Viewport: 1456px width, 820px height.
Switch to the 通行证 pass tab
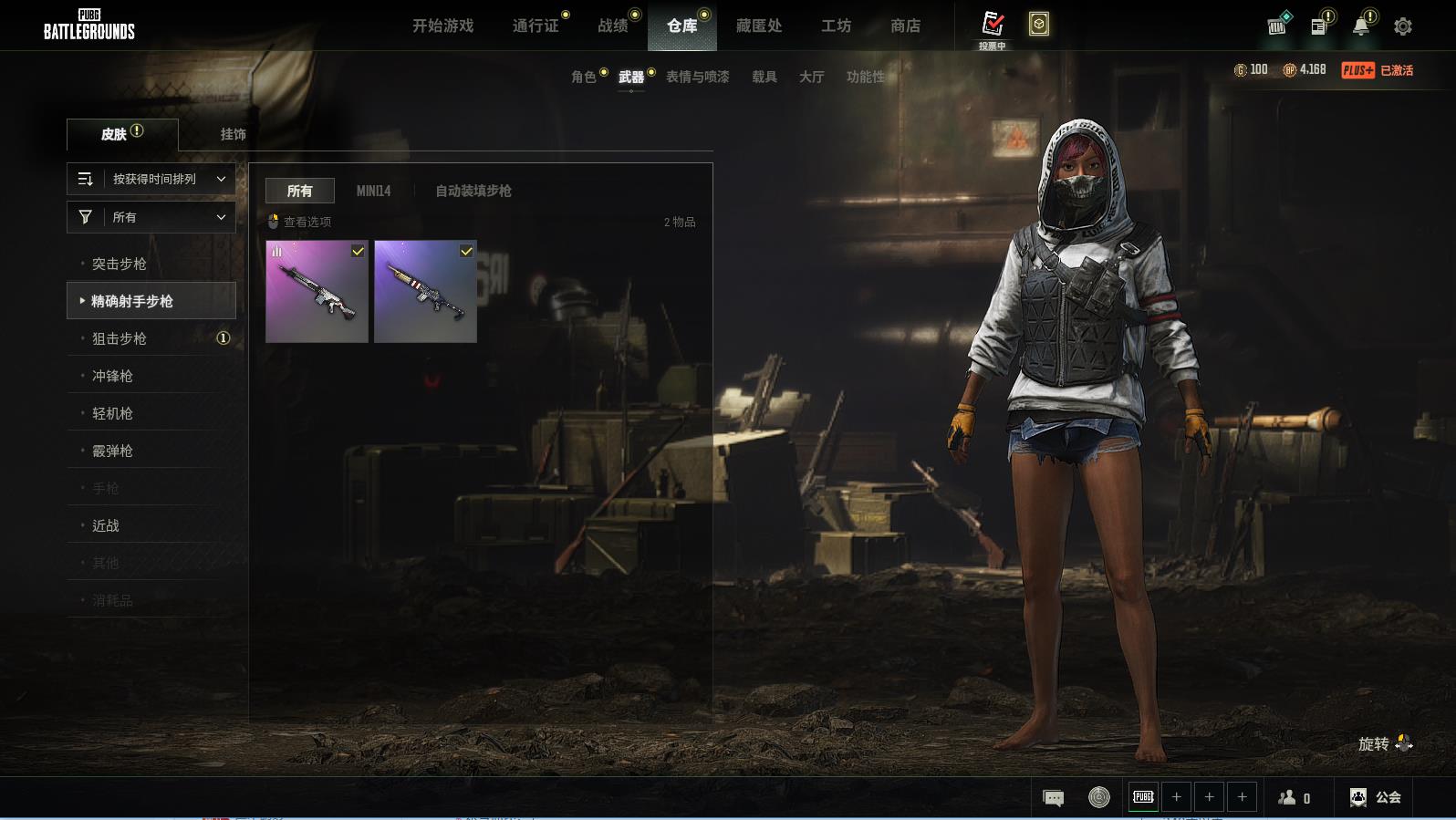click(536, 26)
